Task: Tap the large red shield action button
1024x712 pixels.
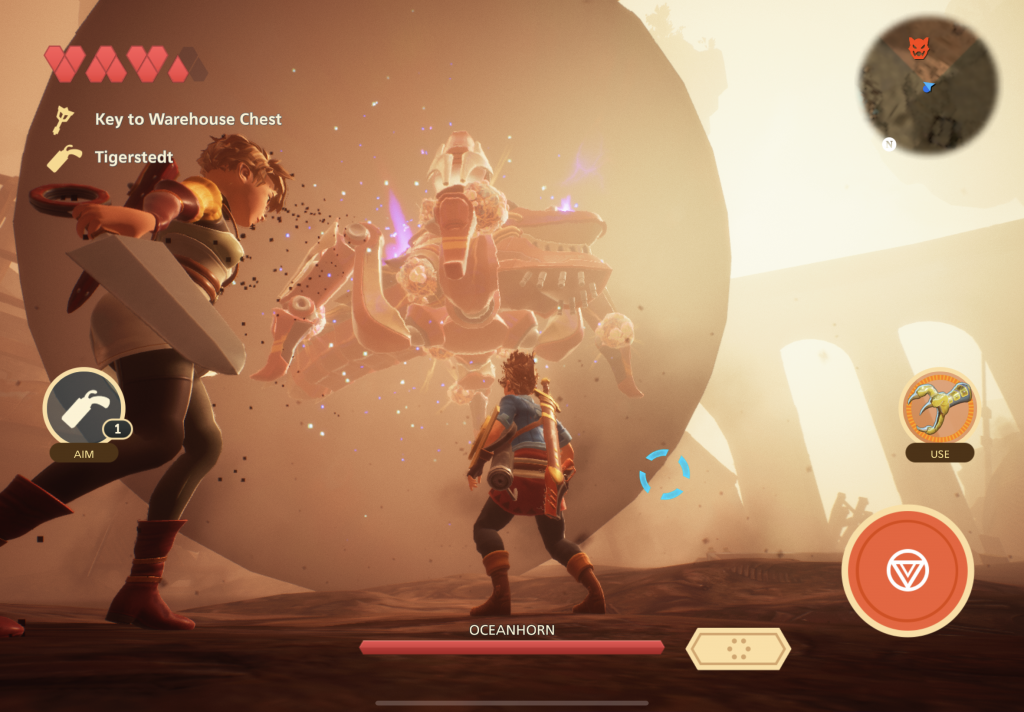Action: (907, 571)
